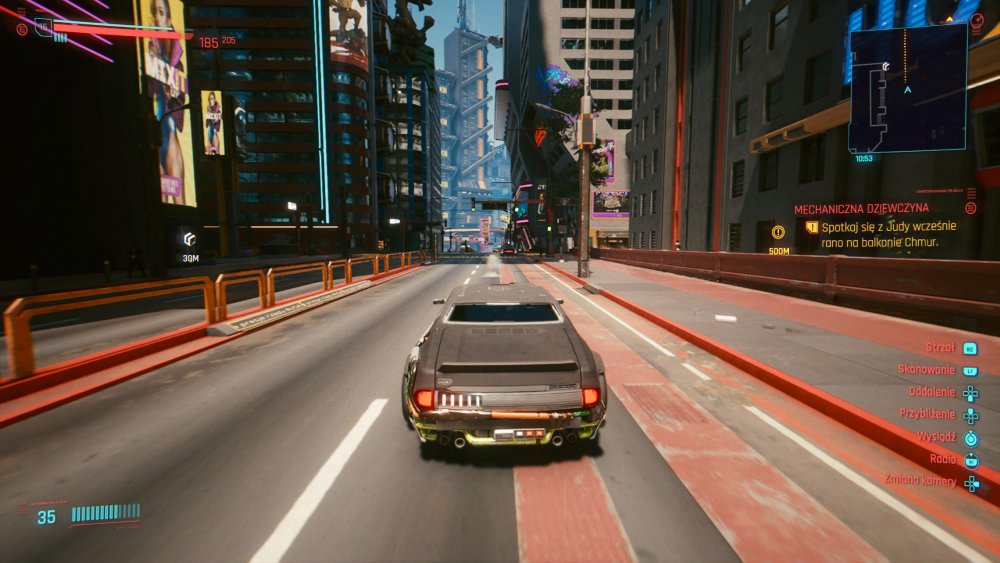Click the white cube marker showing 30M
This screenshot has height=563, width=1000.
point(189,238)
